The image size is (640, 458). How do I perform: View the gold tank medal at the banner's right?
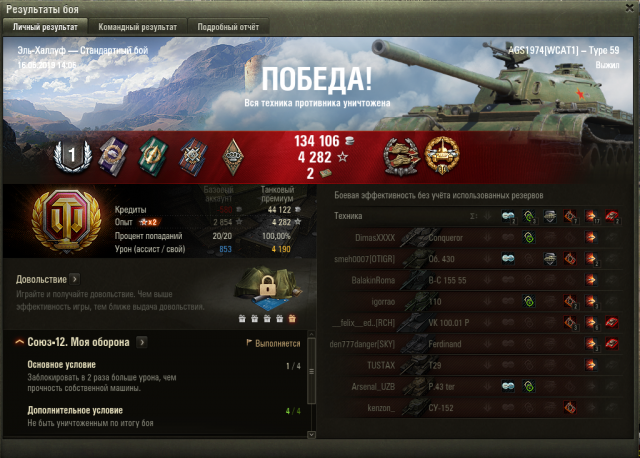[442, 153]
